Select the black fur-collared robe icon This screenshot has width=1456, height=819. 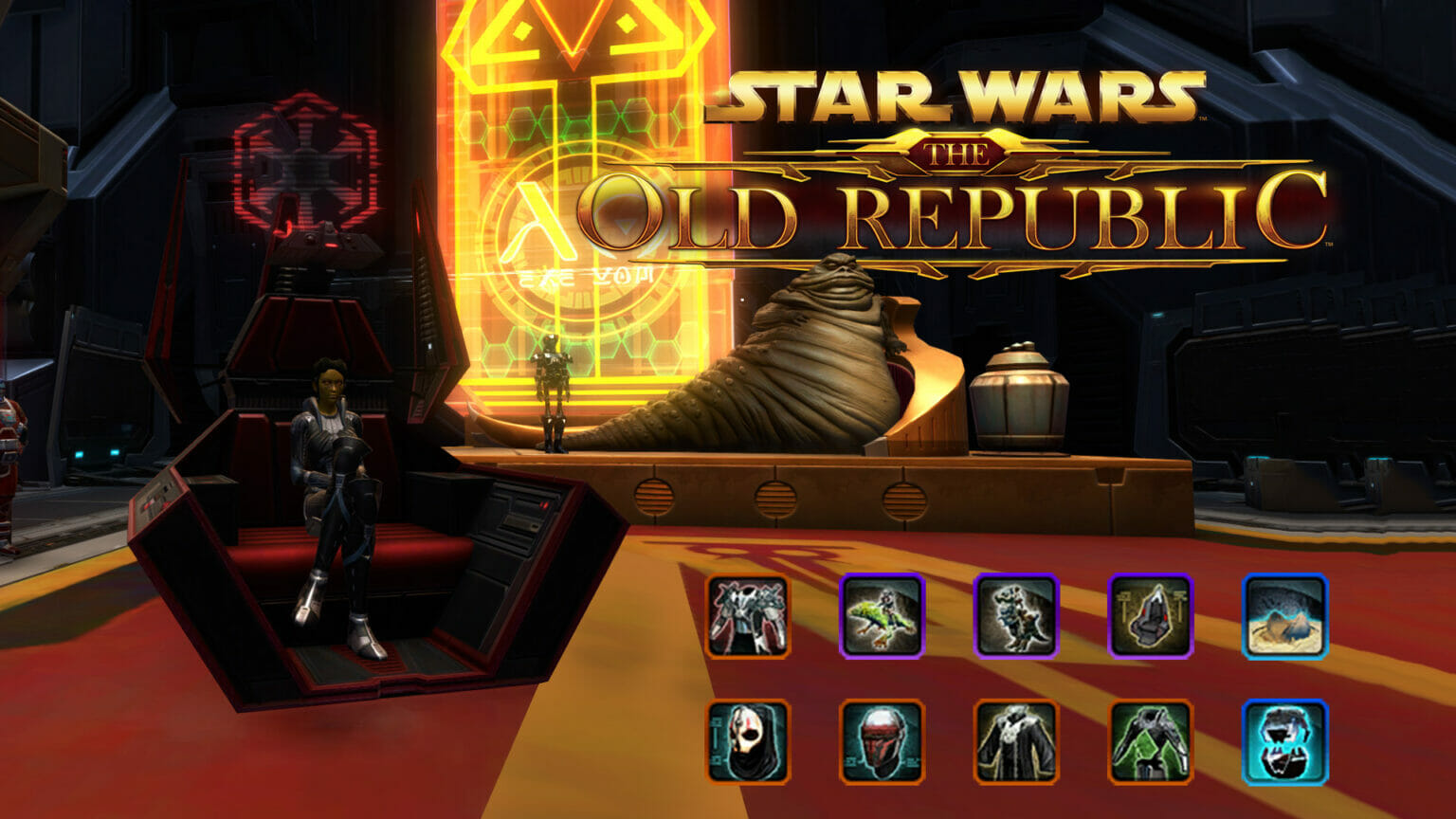(1015, 741)
